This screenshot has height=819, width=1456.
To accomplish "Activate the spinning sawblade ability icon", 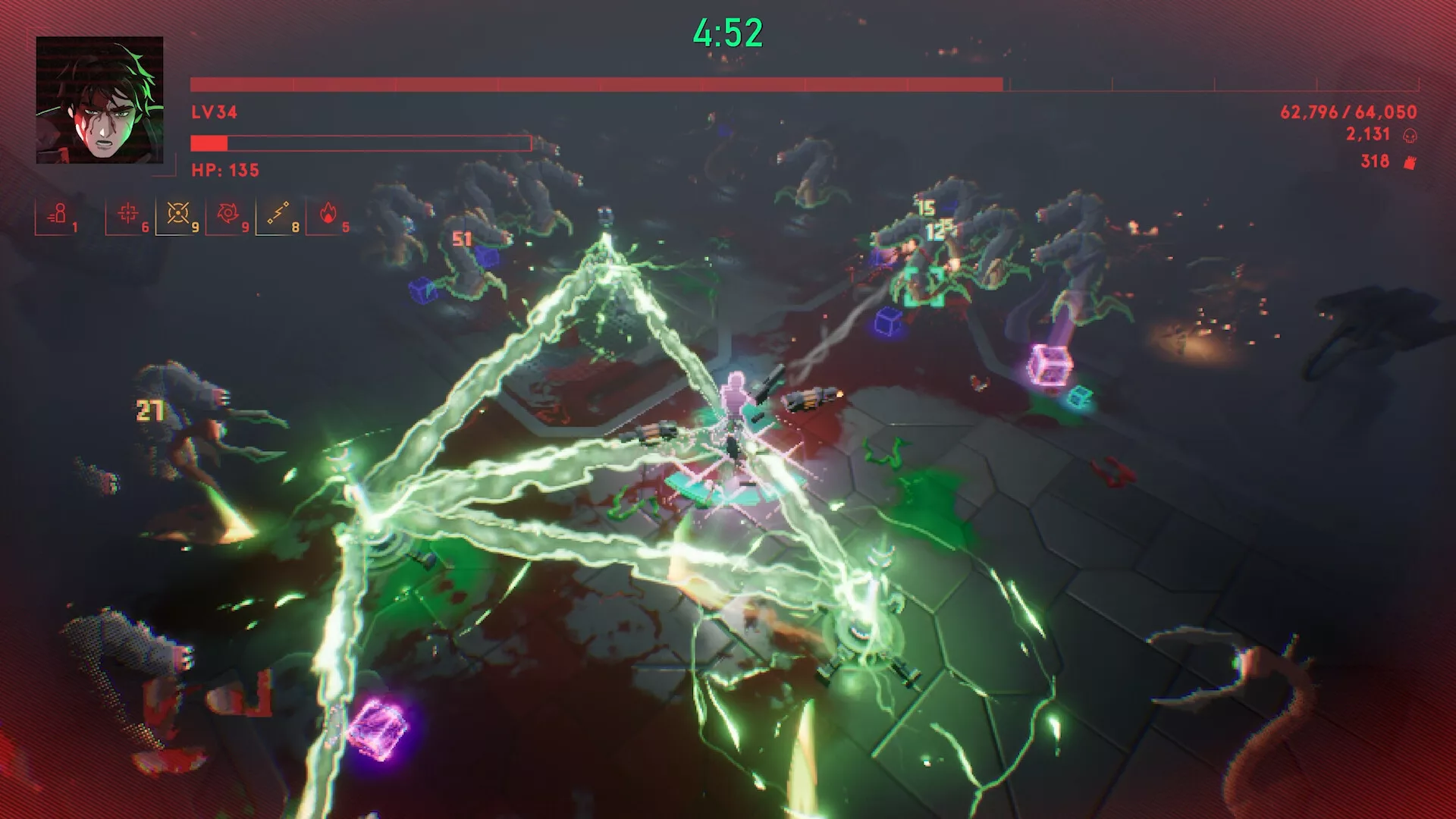I will [227, 214].
